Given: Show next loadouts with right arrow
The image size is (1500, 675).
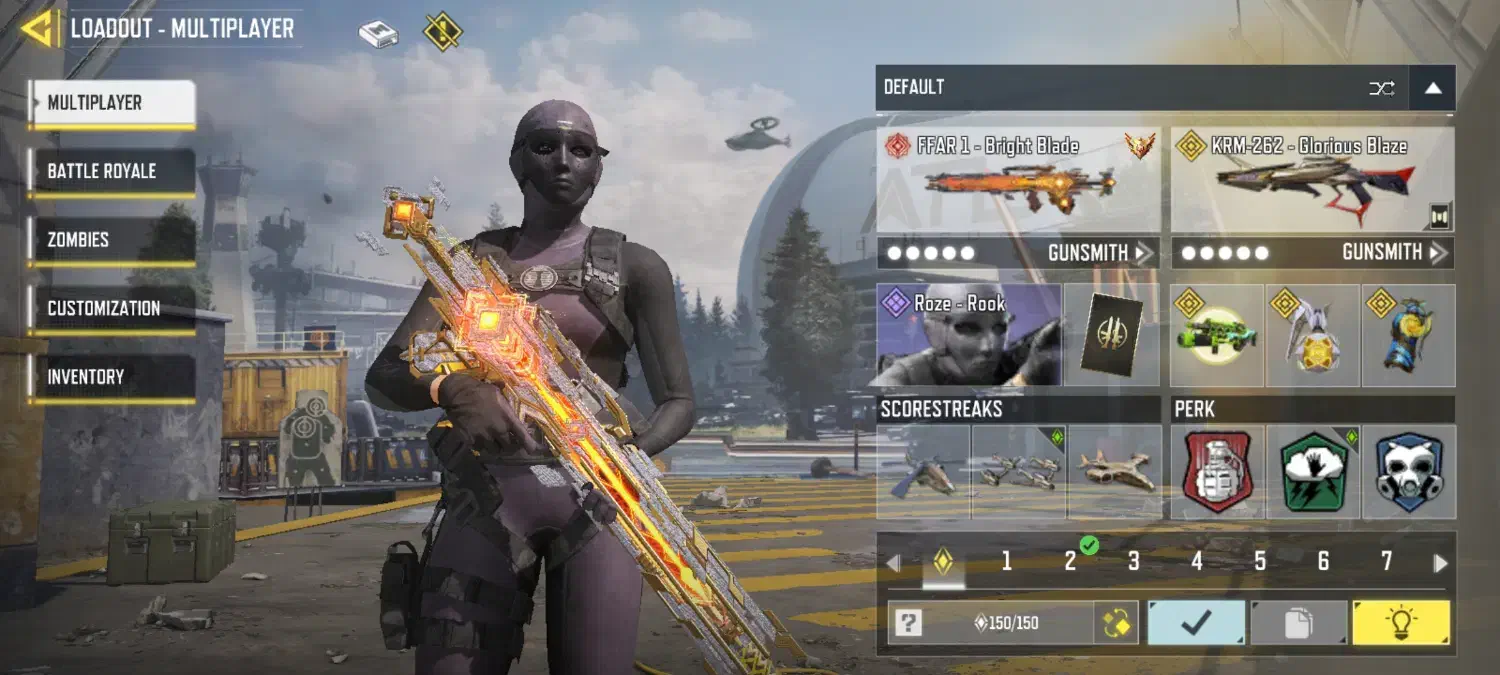Looking at the screenshot, I should coord(1440,563).
